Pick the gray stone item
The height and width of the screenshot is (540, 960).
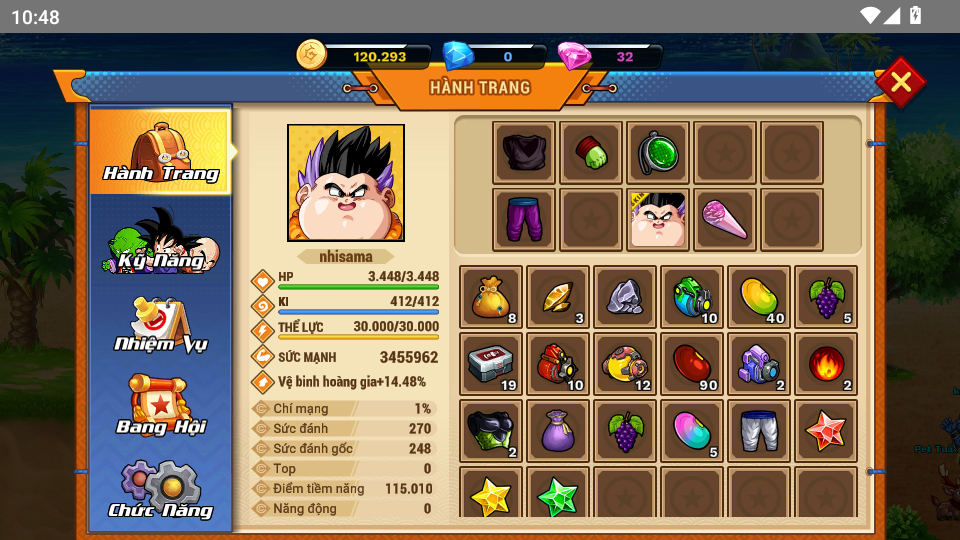[x=625, y=297]
